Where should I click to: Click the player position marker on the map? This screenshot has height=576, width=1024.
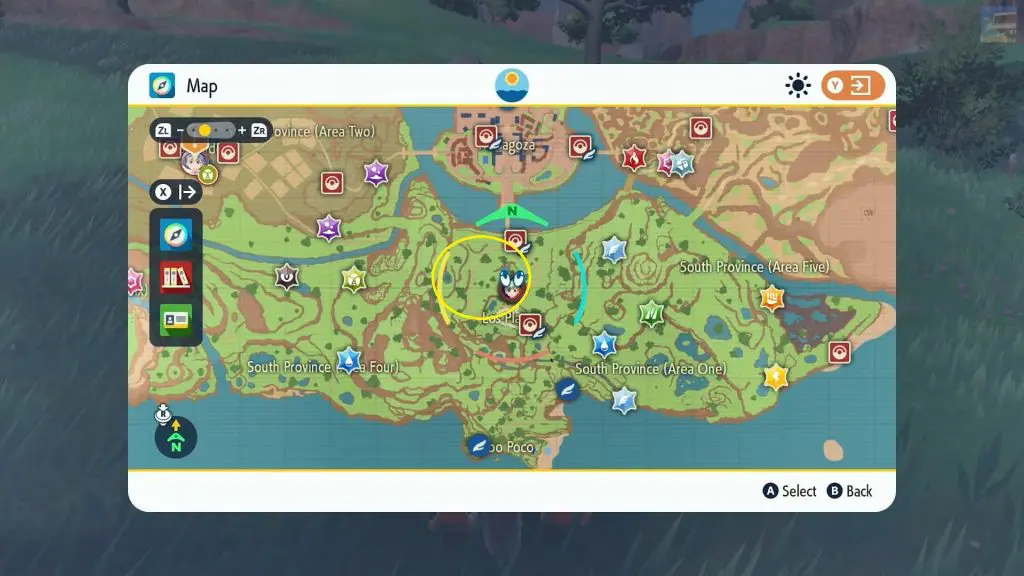[x=512, y=283]
